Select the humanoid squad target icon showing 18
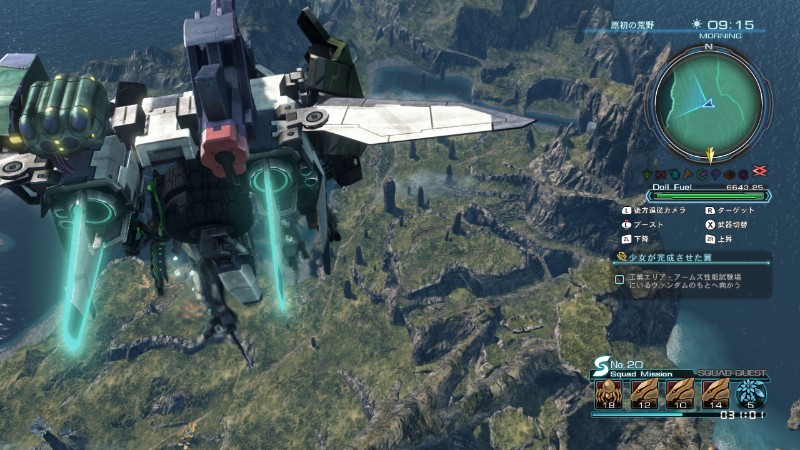The image size is (800, 450). (x=609, y=391)
